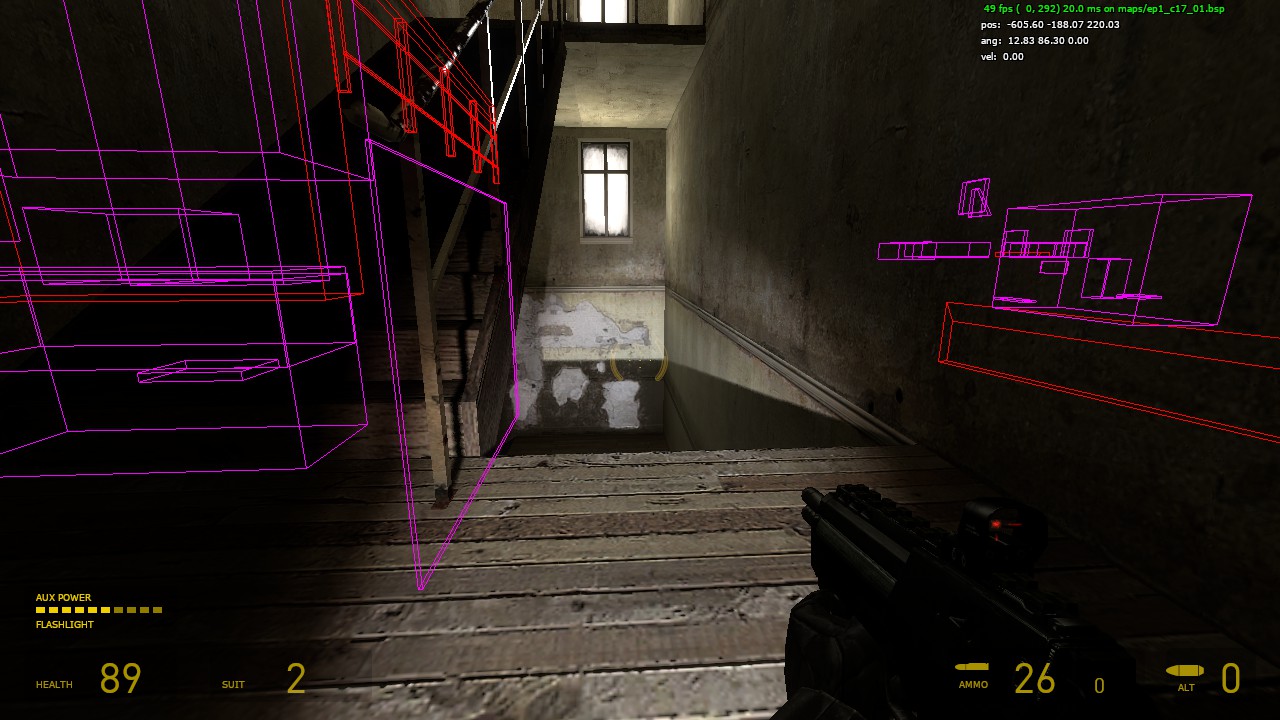The image size is (1280, 720).
Task: Click the yellow glow decal on the stairwell wall
Action: point(640,365)
